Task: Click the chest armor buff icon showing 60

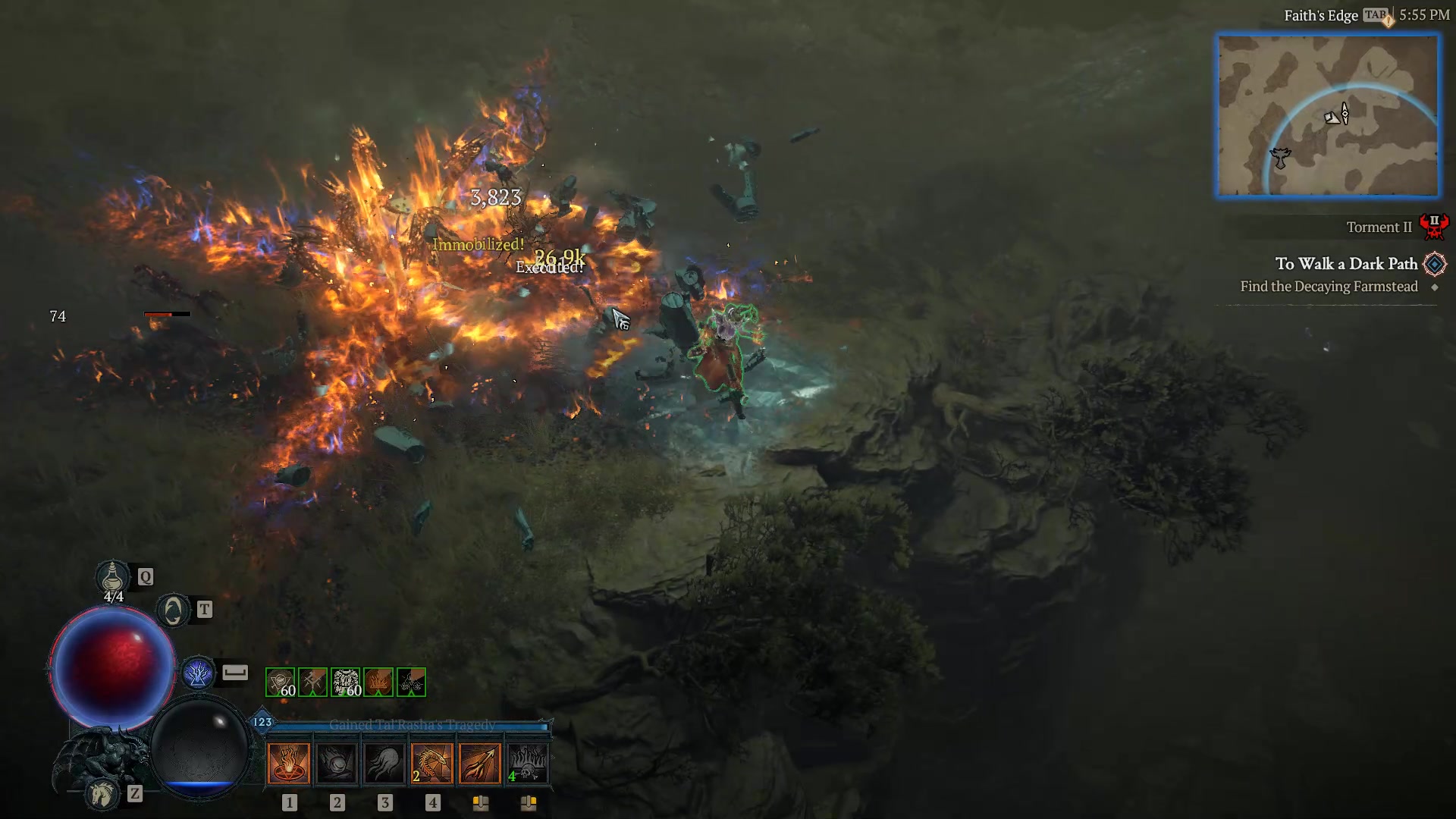Action: point(345,682)
